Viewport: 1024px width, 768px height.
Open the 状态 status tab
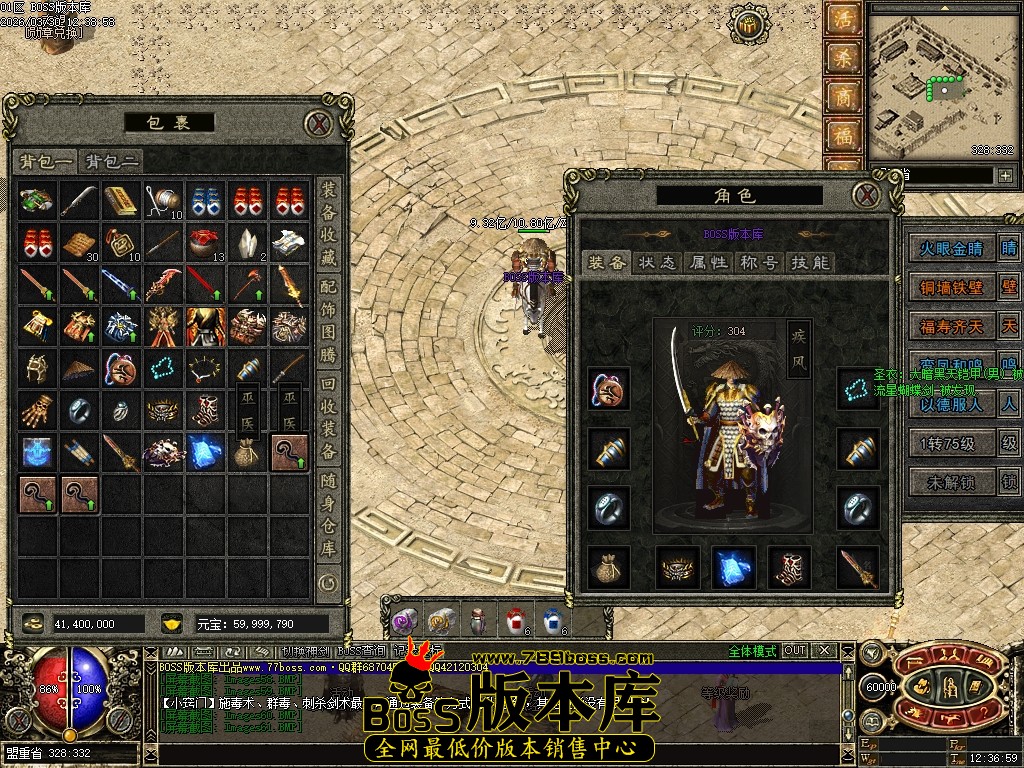658,262
